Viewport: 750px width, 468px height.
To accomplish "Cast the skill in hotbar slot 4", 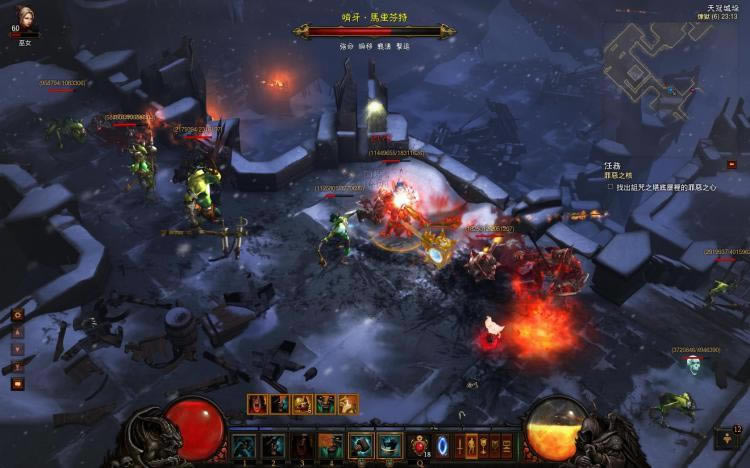I will [x=331, y=445].
